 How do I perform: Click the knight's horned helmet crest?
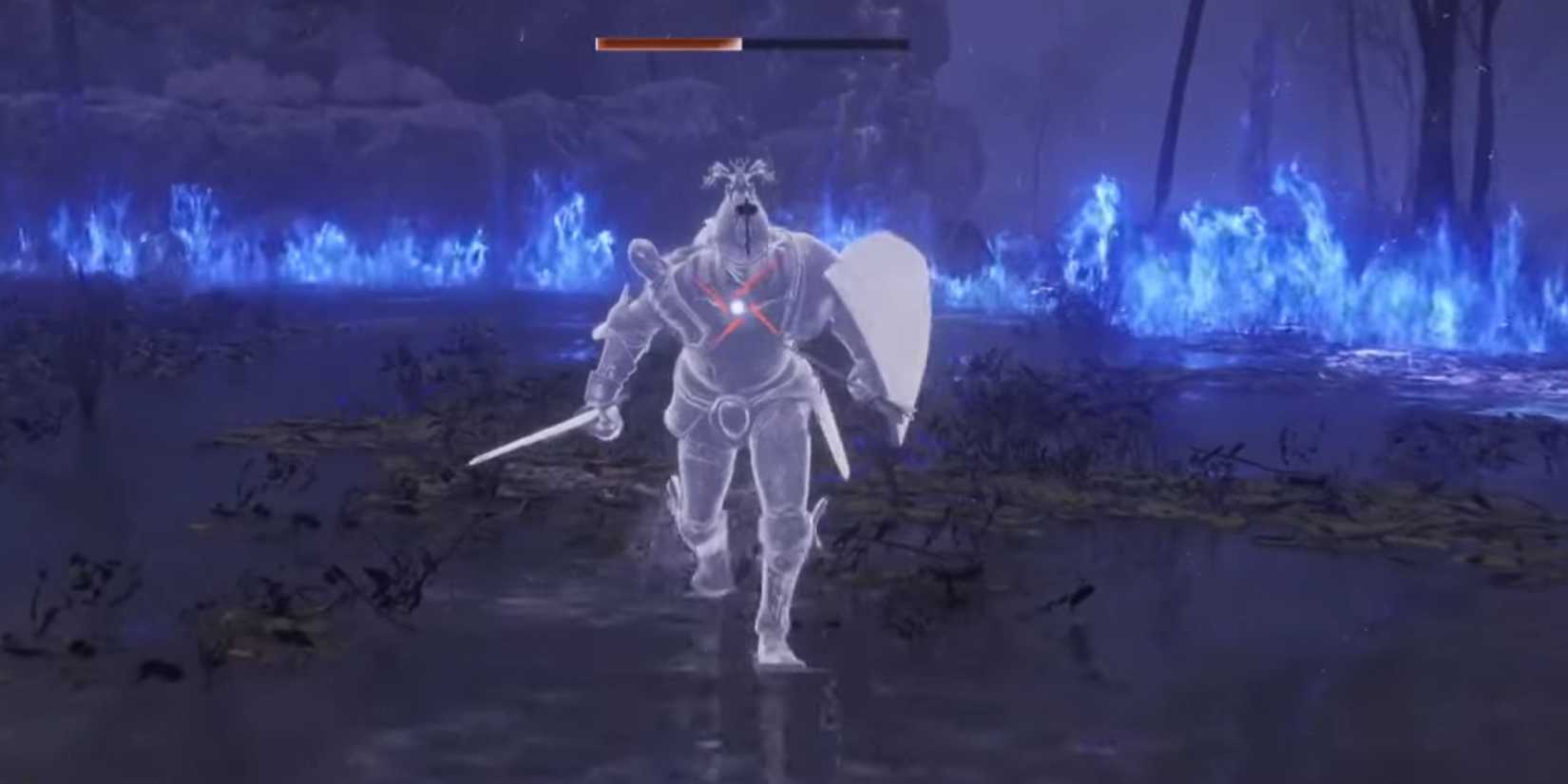741,171
